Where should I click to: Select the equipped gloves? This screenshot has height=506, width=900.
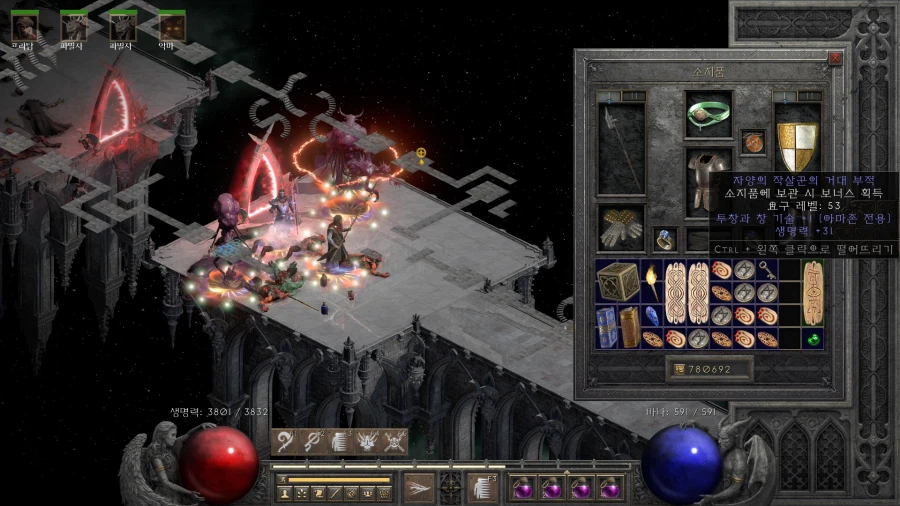(x=621, y=226)
